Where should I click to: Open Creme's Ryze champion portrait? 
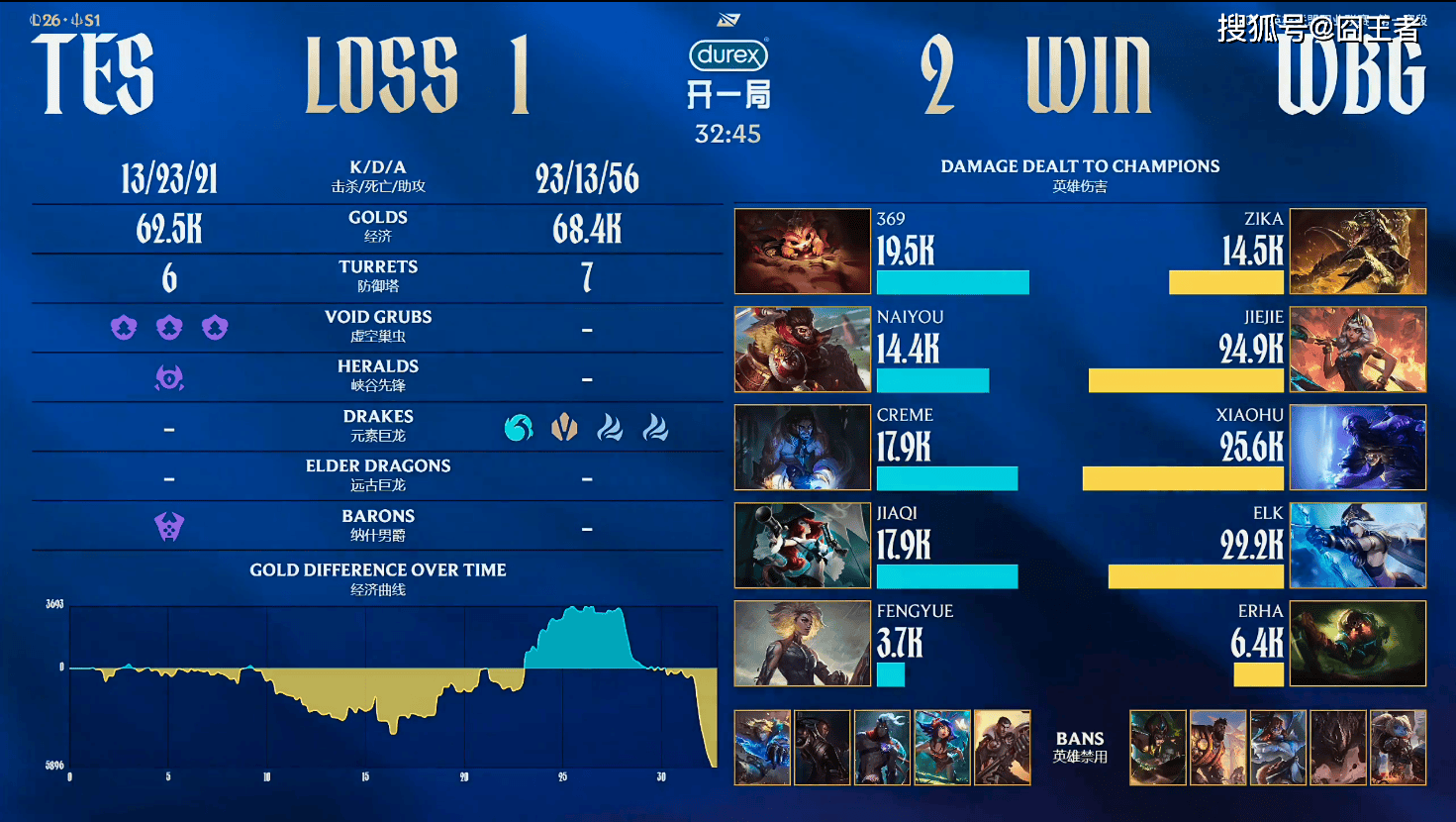[x=803, y=447]
